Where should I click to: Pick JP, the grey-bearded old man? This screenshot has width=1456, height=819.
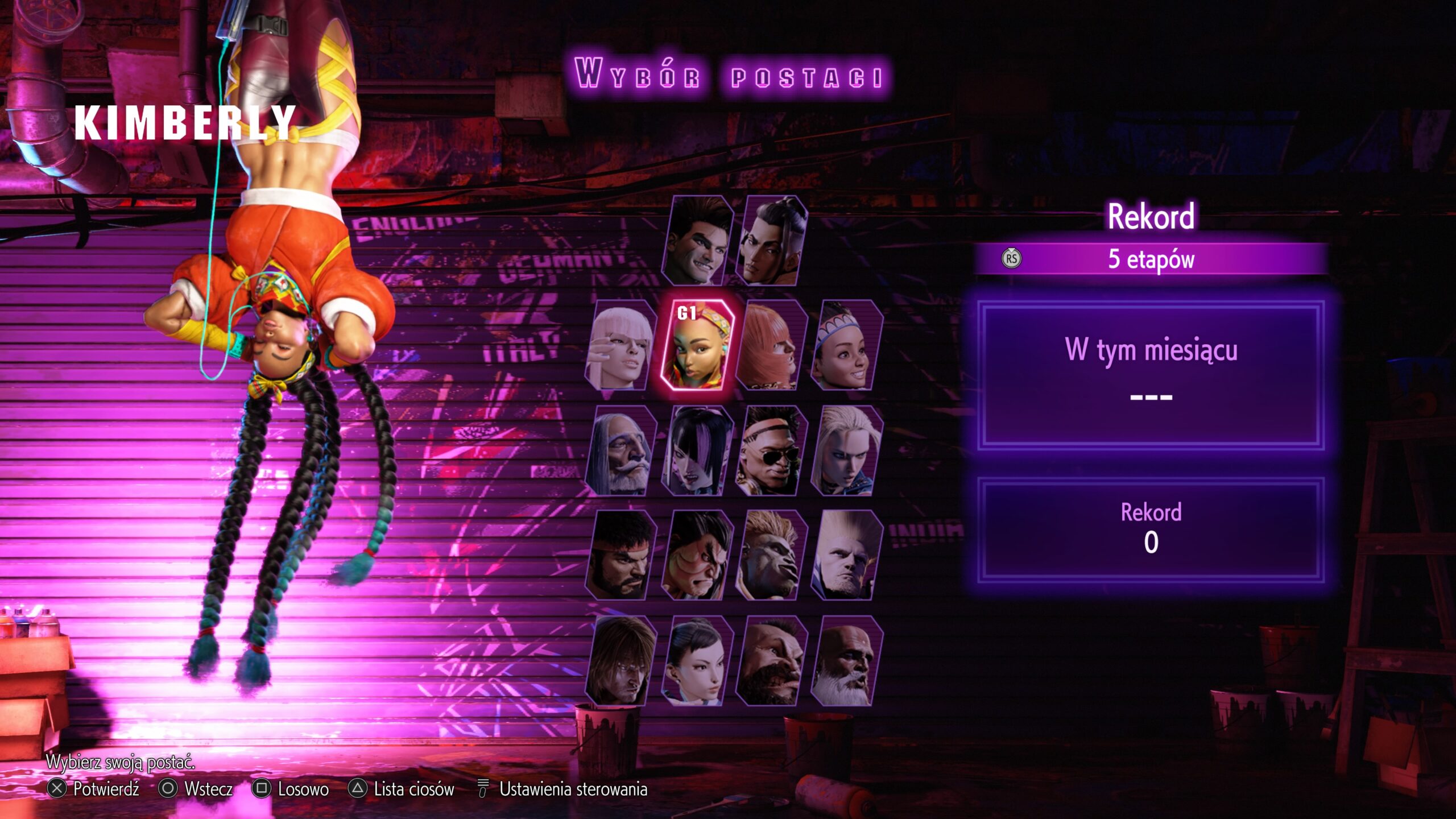[x=621, y=450]
